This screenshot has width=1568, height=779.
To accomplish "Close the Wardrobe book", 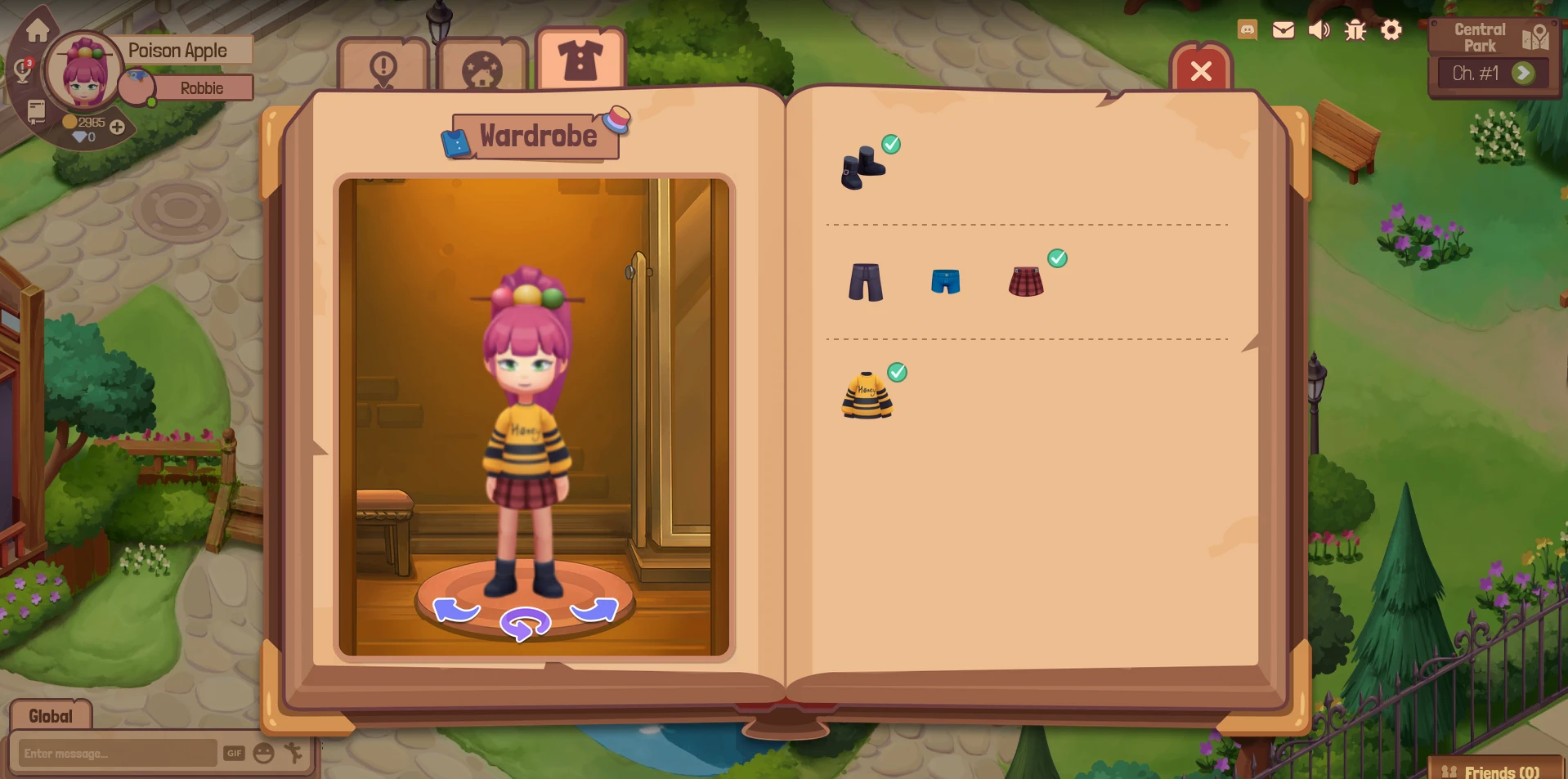I will [1201, 71].
